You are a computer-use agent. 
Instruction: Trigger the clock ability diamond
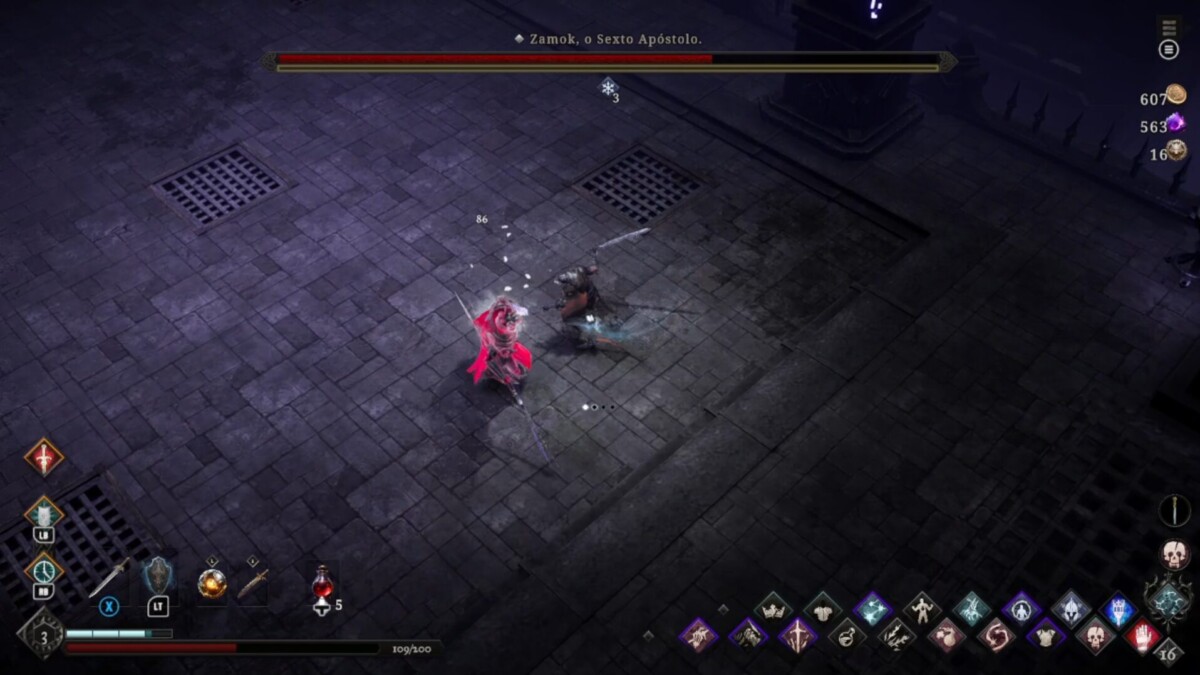tap(43, 570)
